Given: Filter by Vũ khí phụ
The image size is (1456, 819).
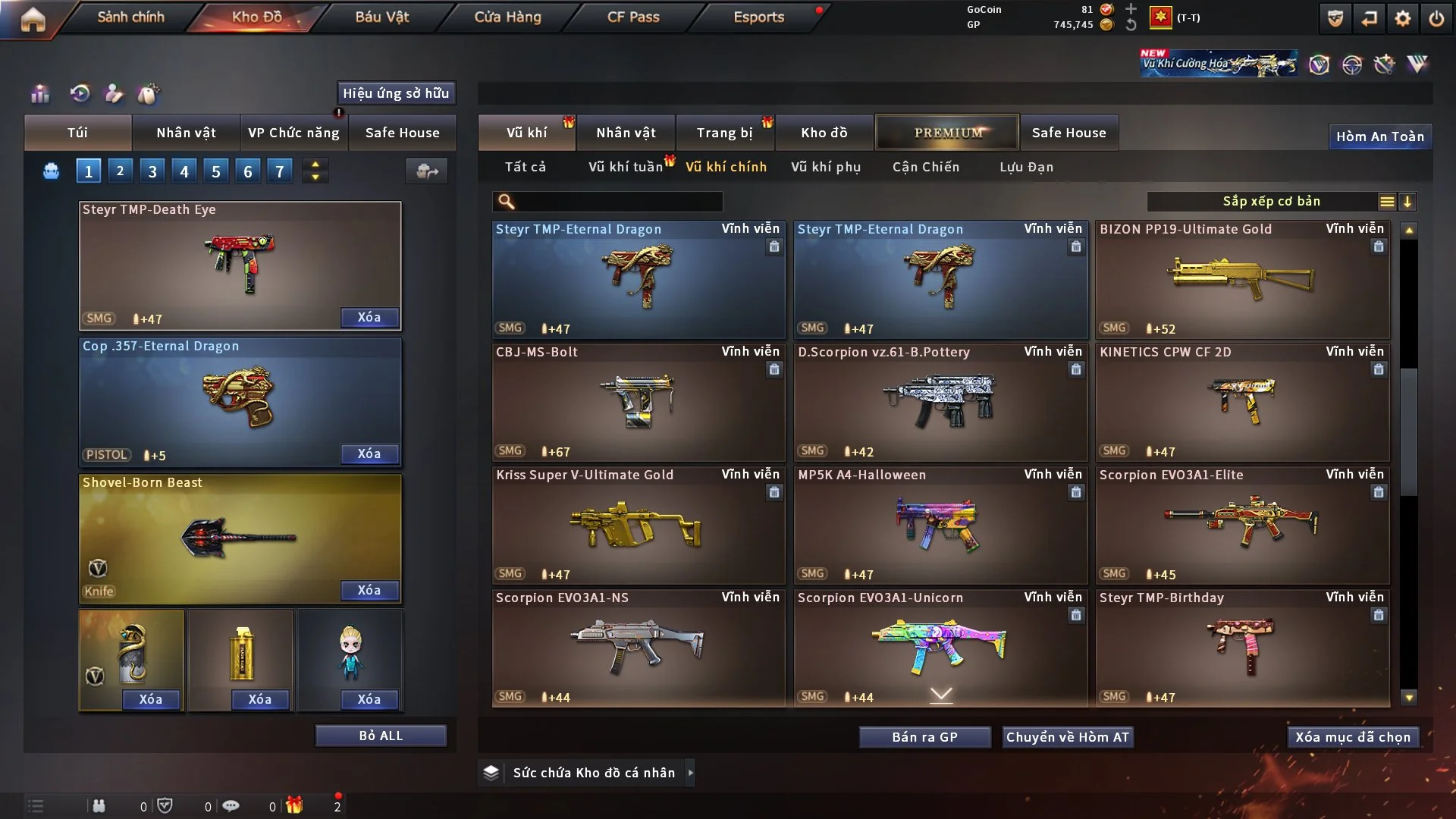Looking at the screenshot, I should [x=826, y=167].
